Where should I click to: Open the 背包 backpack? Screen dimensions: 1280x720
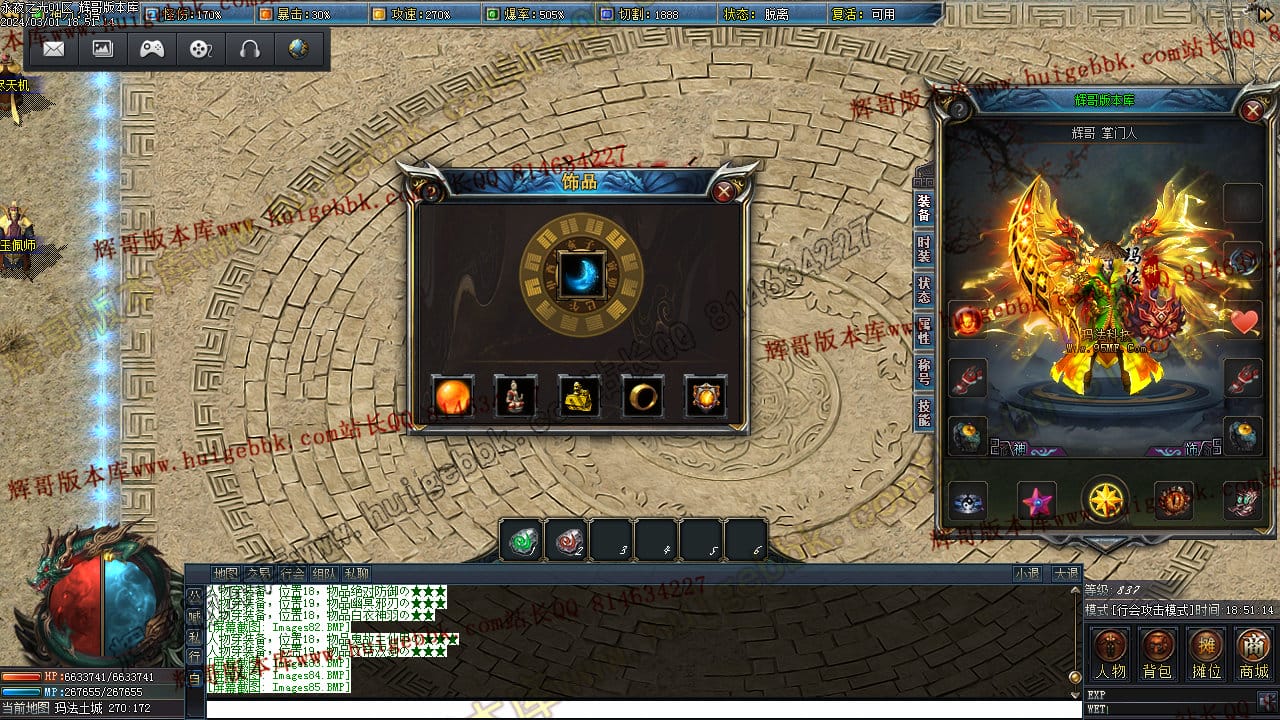coord(1158,654)
